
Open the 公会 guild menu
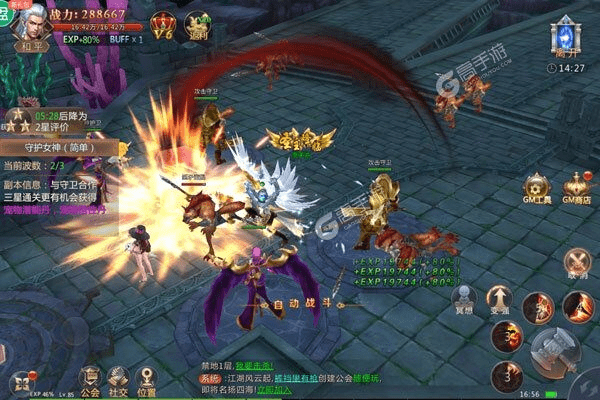pyautogui.click(x=90, y=379)
